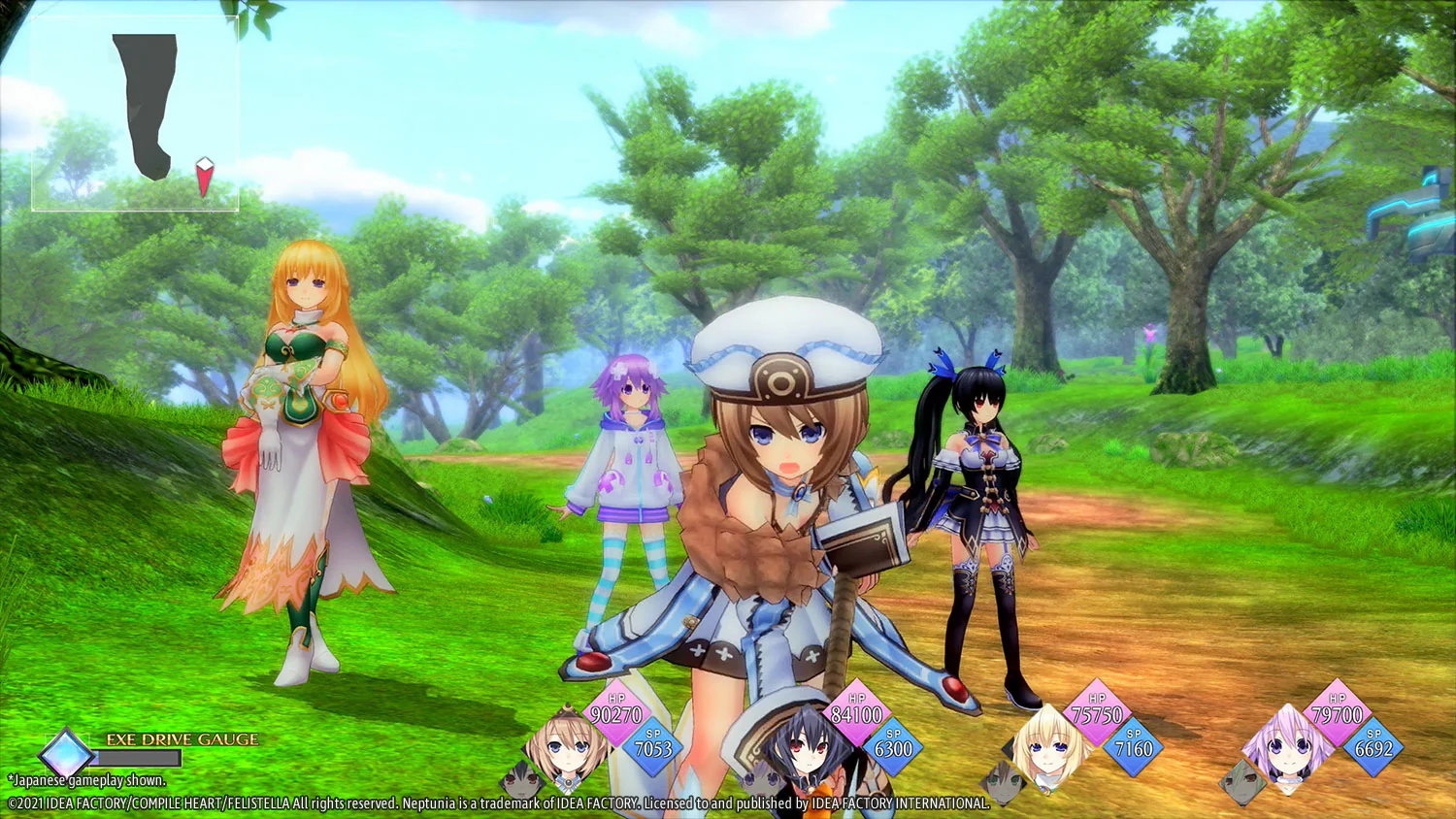Click the SP diamond displaying 7160
Viewport: 1456px width, 819px height.
click(1134, 745)
